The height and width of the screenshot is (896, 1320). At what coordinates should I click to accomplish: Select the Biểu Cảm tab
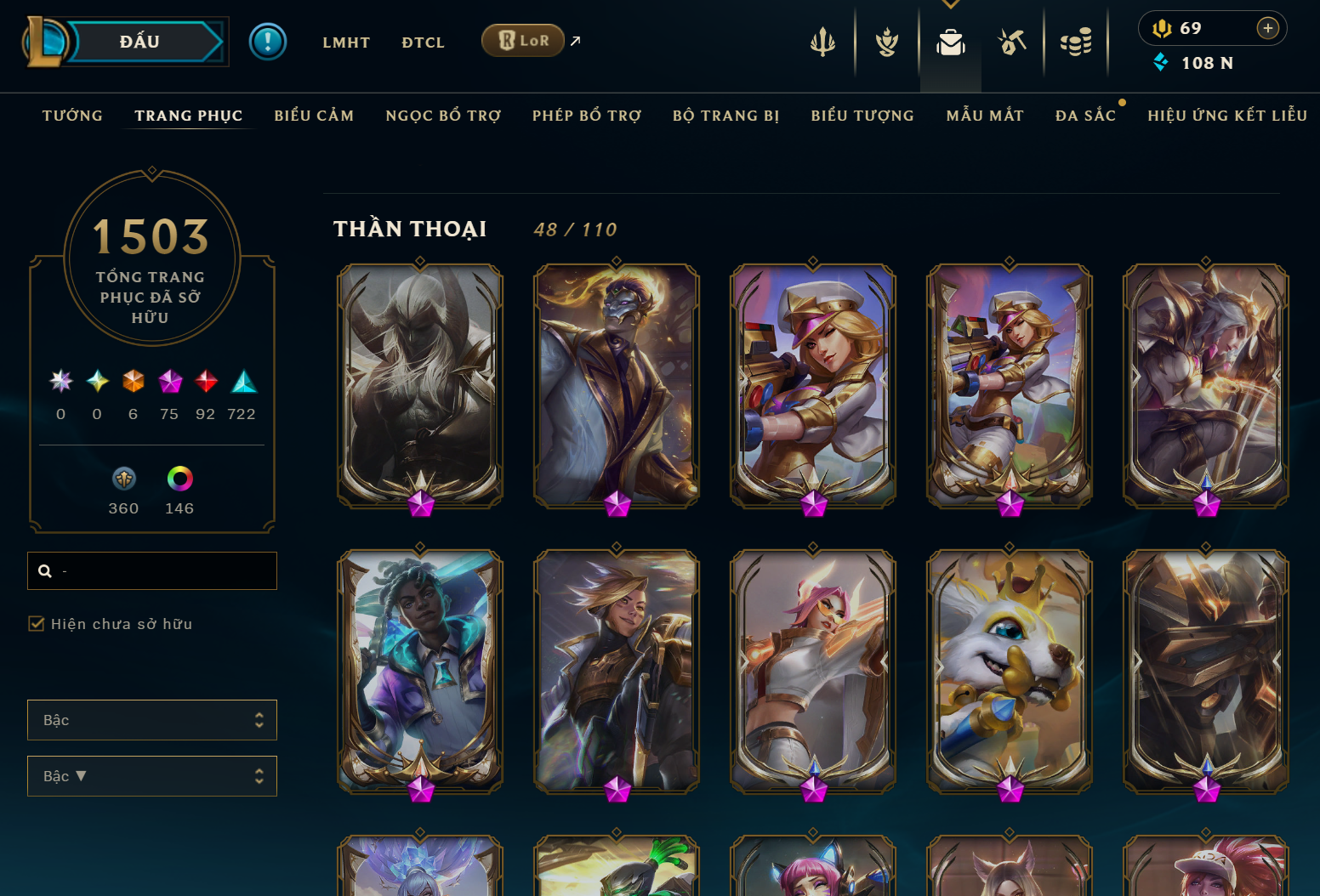pos(314,116)
